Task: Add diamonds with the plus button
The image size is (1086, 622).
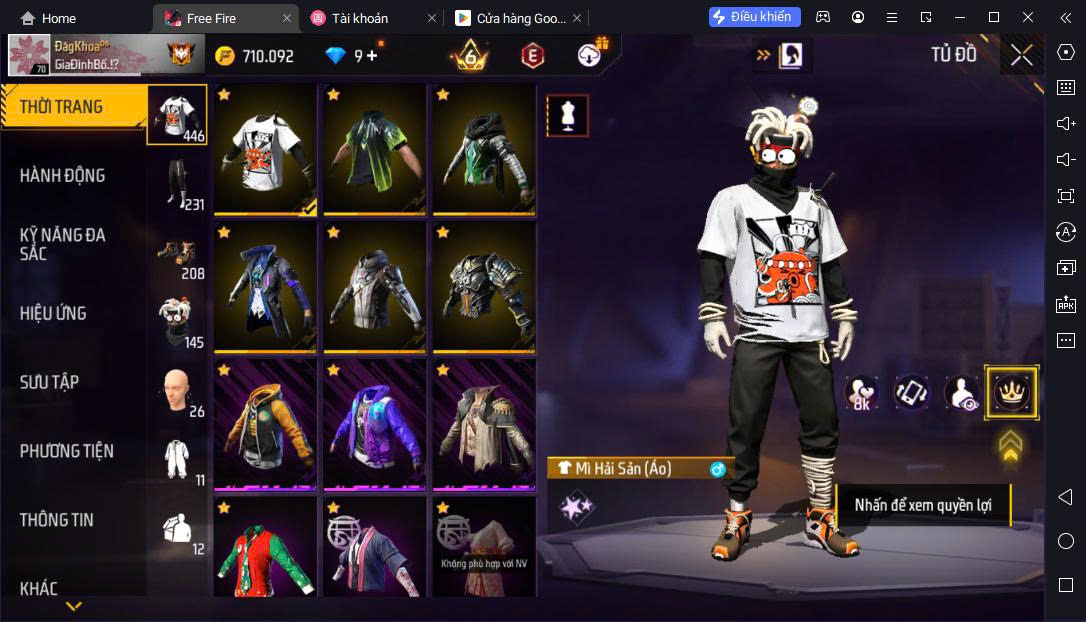Action: (x=372, y=56)
